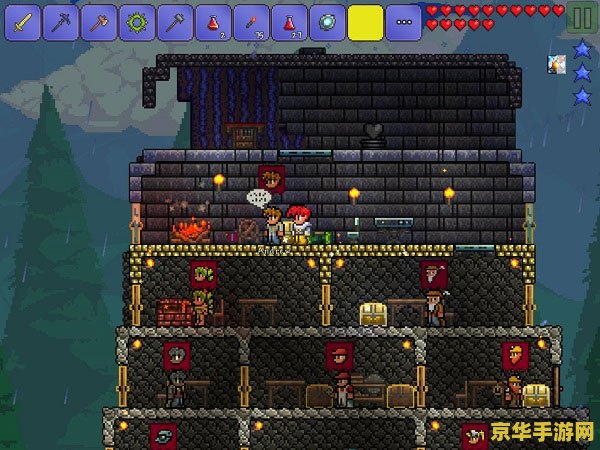Screen dimensions: 600x450
Task: Equip the pickaxe from the hotbar
Action: point(61,20)
